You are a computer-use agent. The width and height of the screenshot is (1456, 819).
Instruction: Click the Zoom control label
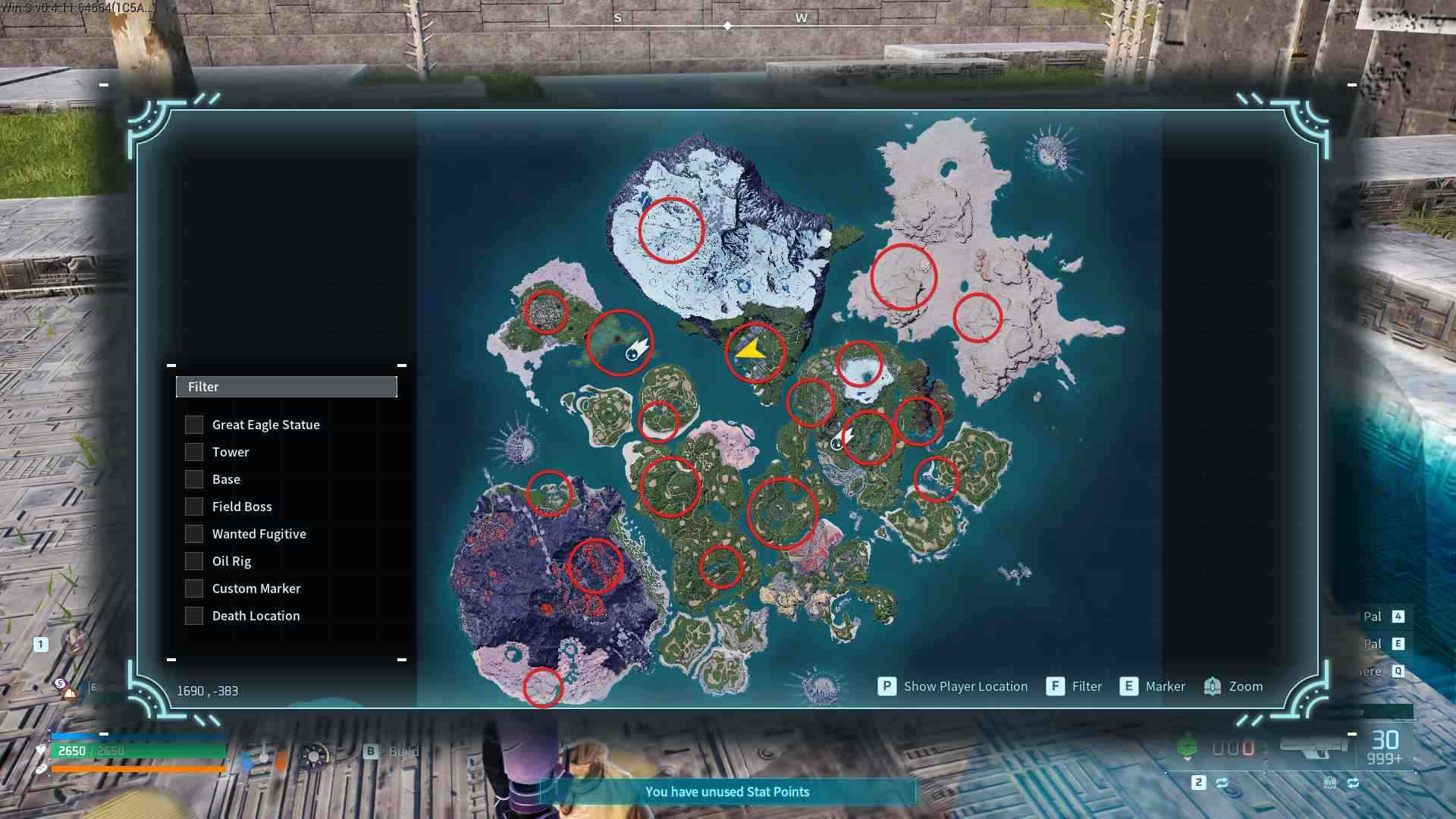(x=1245, y=686)
